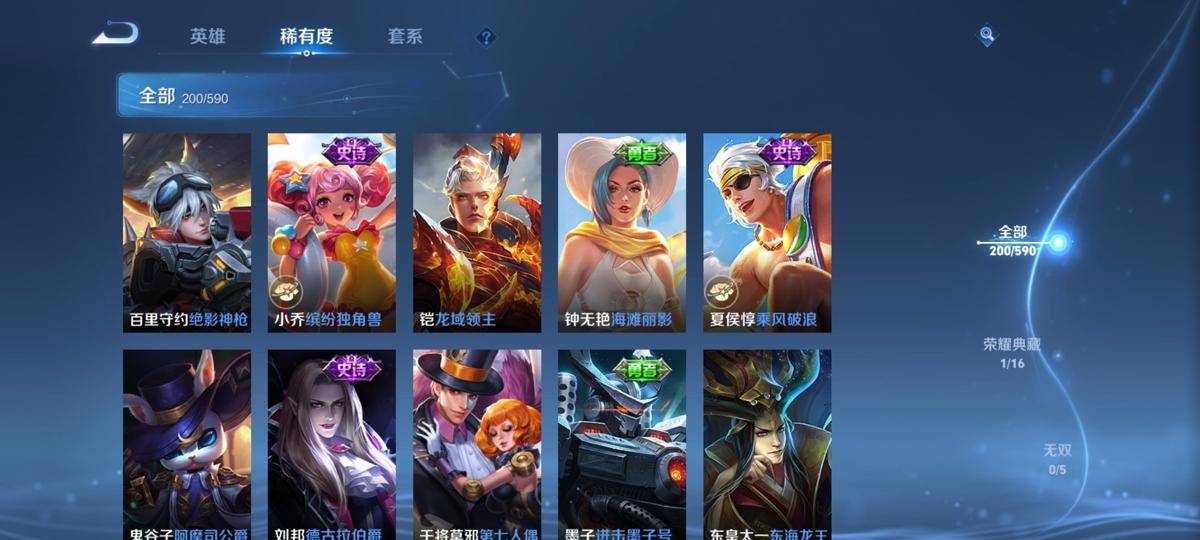Screen dimensions: 1200x540
Task: Choose the 小乔 缤纷独角兽 skin card
Action: (x=332, y=233)
